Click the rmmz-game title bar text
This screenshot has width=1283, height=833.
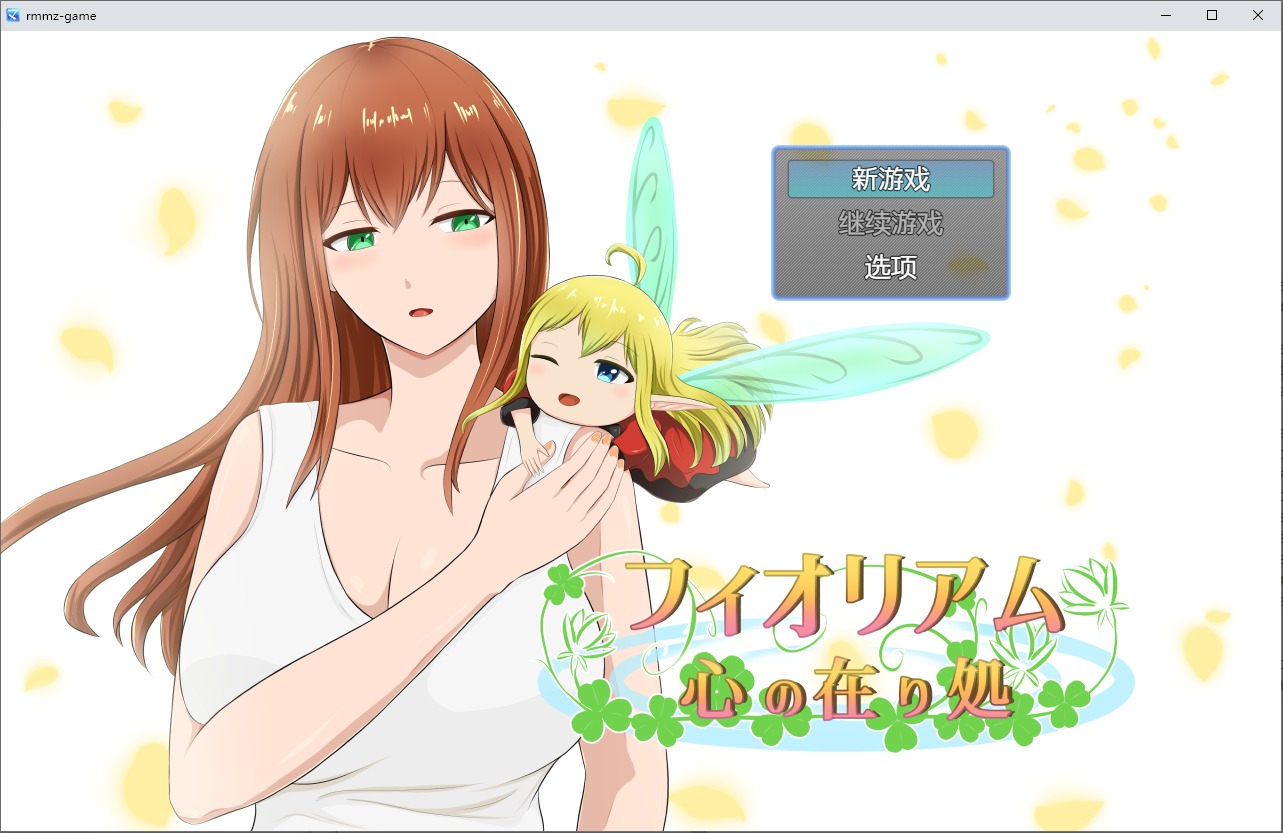tap(63, 15)
